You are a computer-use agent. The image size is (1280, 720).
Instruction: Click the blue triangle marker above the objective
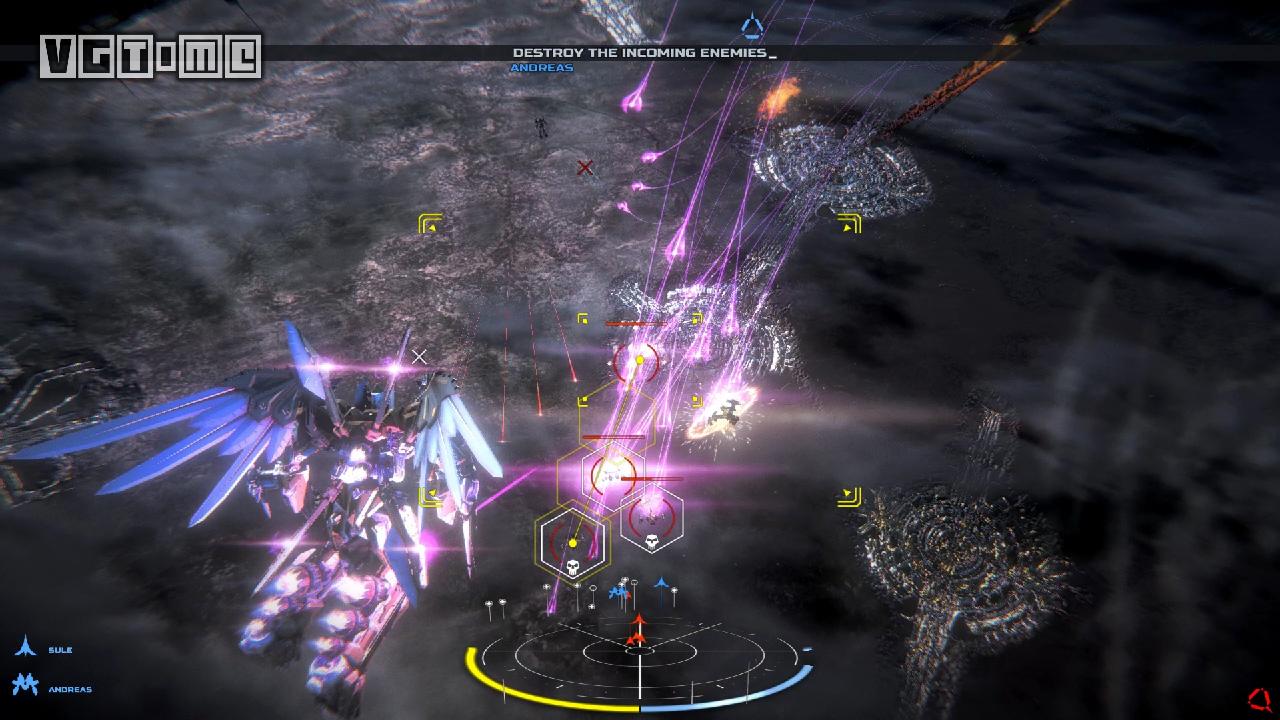click(752, 25)
